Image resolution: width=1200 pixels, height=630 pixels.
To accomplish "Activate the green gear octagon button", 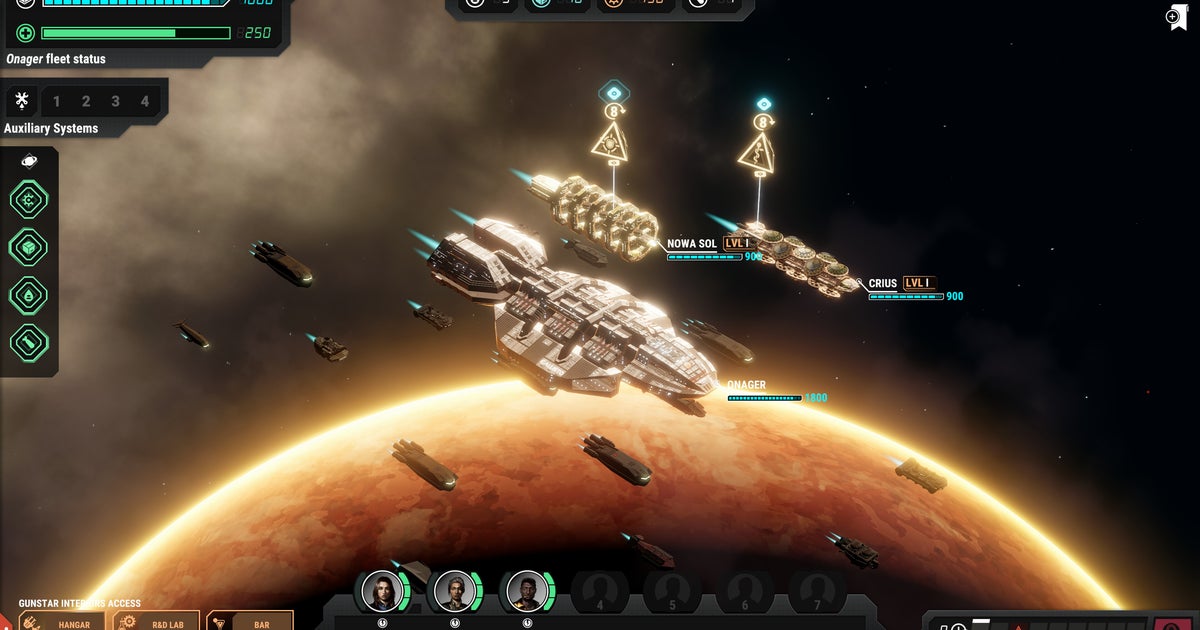I will point(29,200).
